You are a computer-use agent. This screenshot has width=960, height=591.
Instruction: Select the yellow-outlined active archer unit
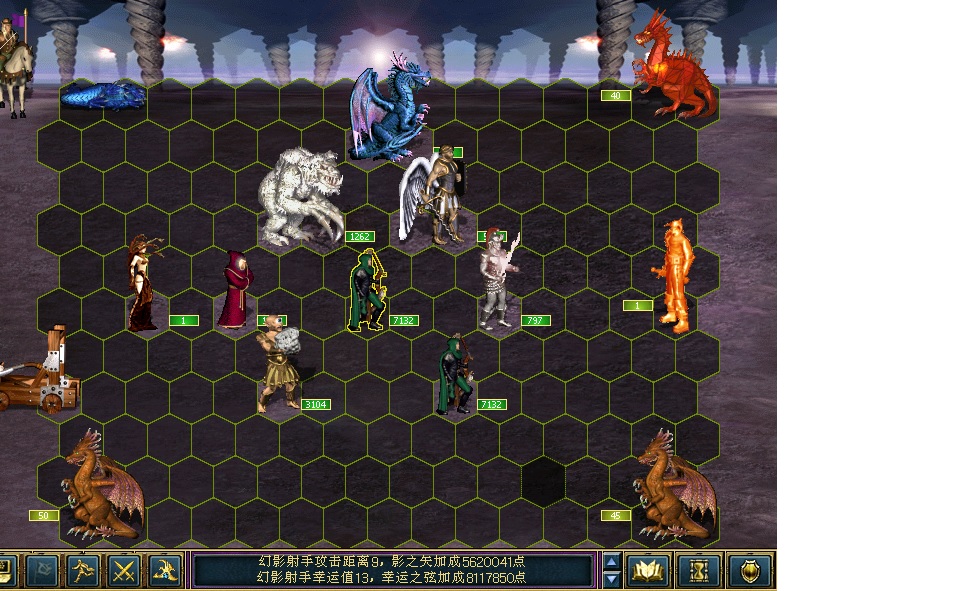(366, 292)
